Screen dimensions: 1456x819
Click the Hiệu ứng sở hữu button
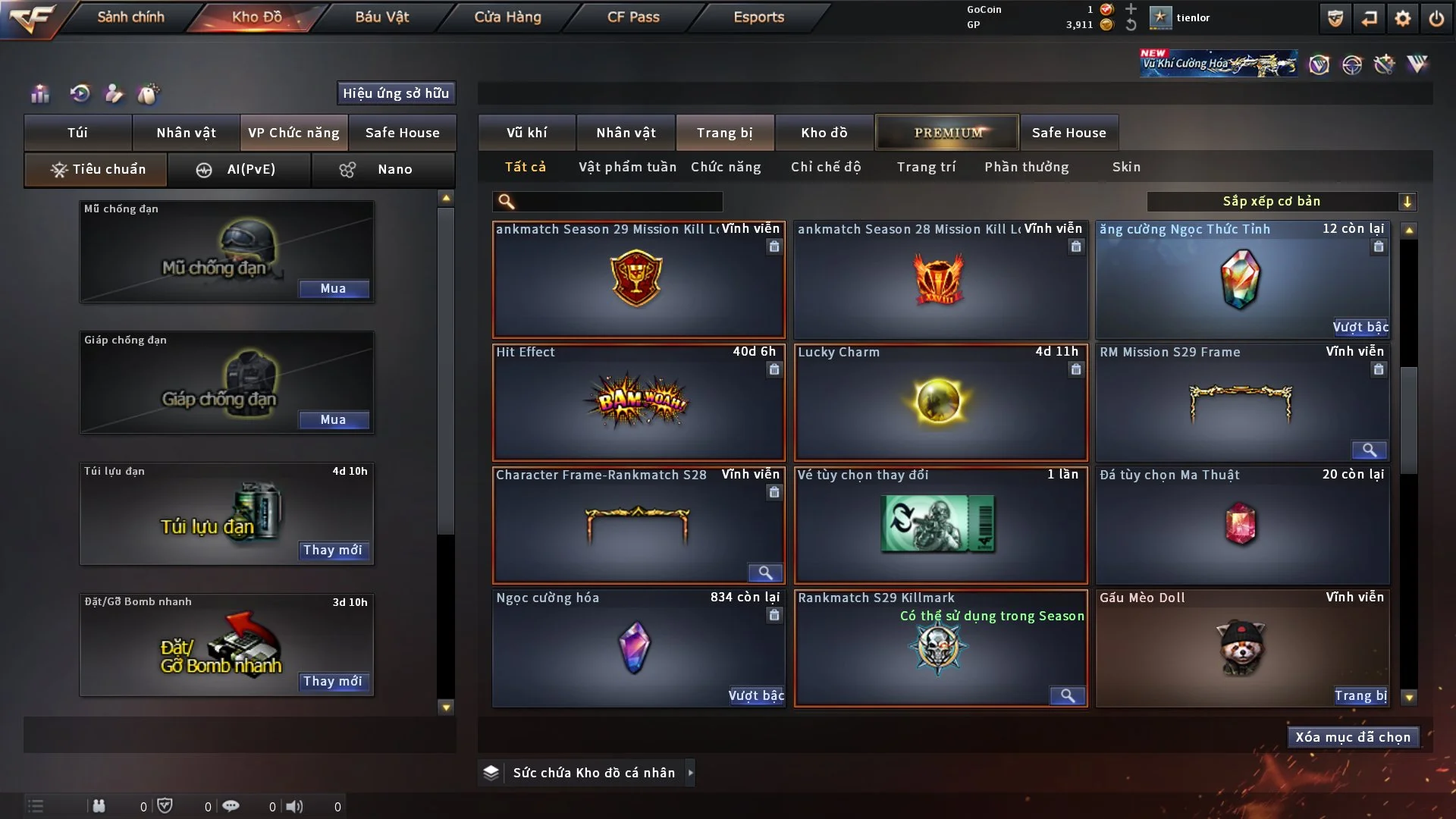[x=396, y=93]
